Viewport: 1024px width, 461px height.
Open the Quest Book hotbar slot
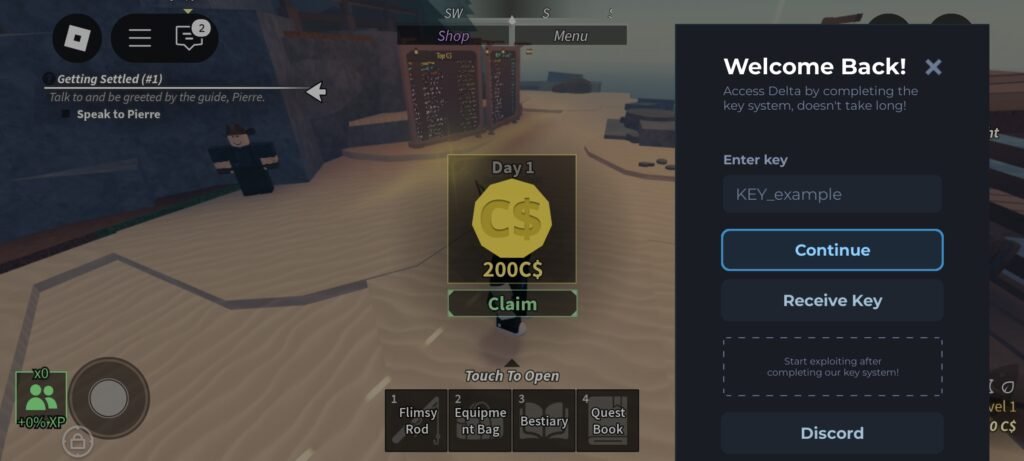(x=607, y=421)
